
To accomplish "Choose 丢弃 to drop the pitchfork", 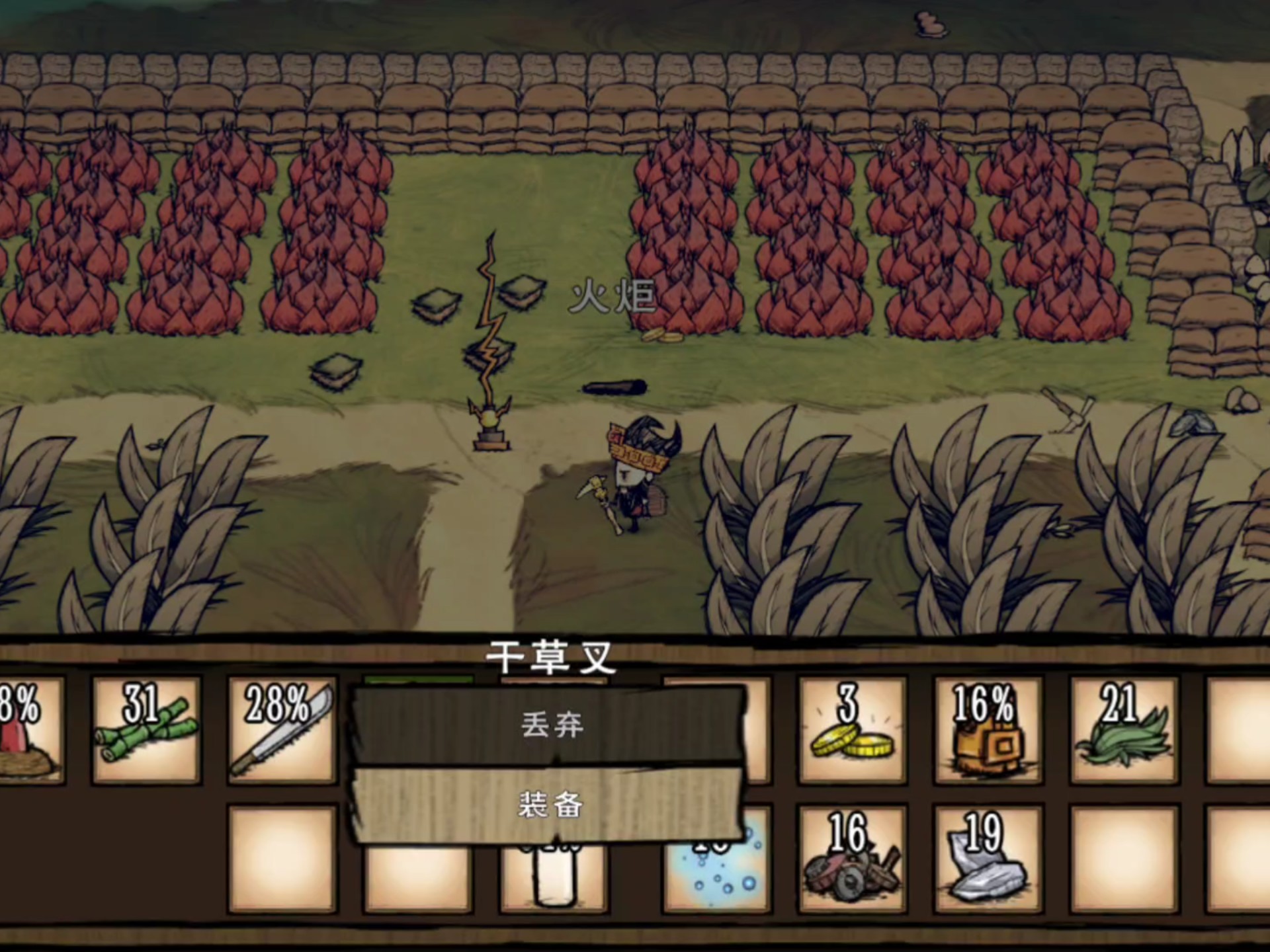I will pos(550,726).
